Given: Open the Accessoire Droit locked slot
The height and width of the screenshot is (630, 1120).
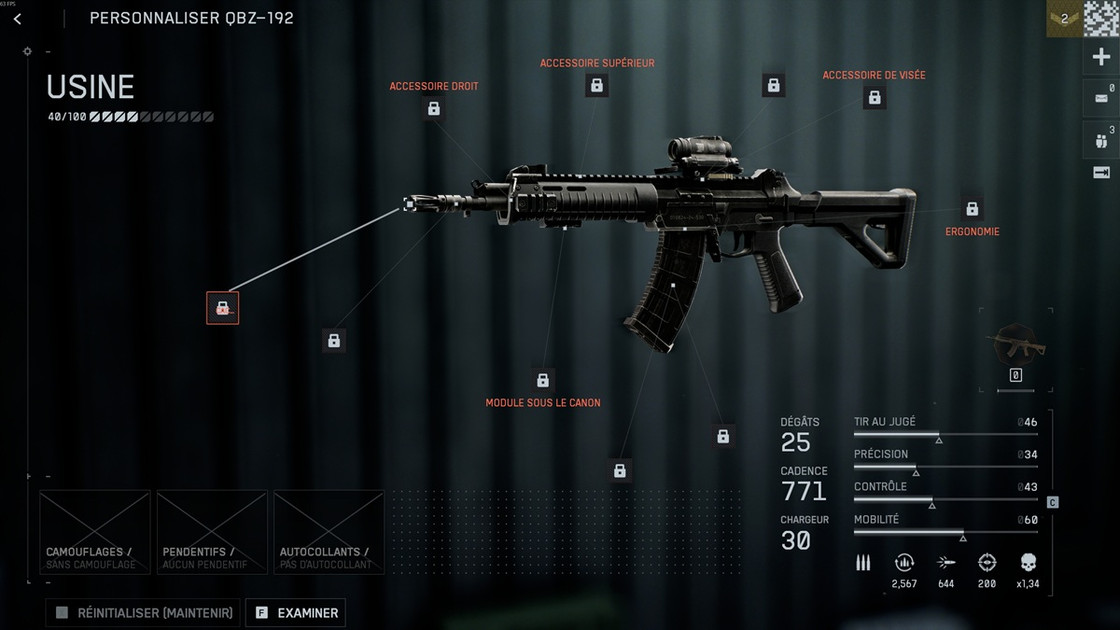Looking at the screenshot, I should 433,109.
